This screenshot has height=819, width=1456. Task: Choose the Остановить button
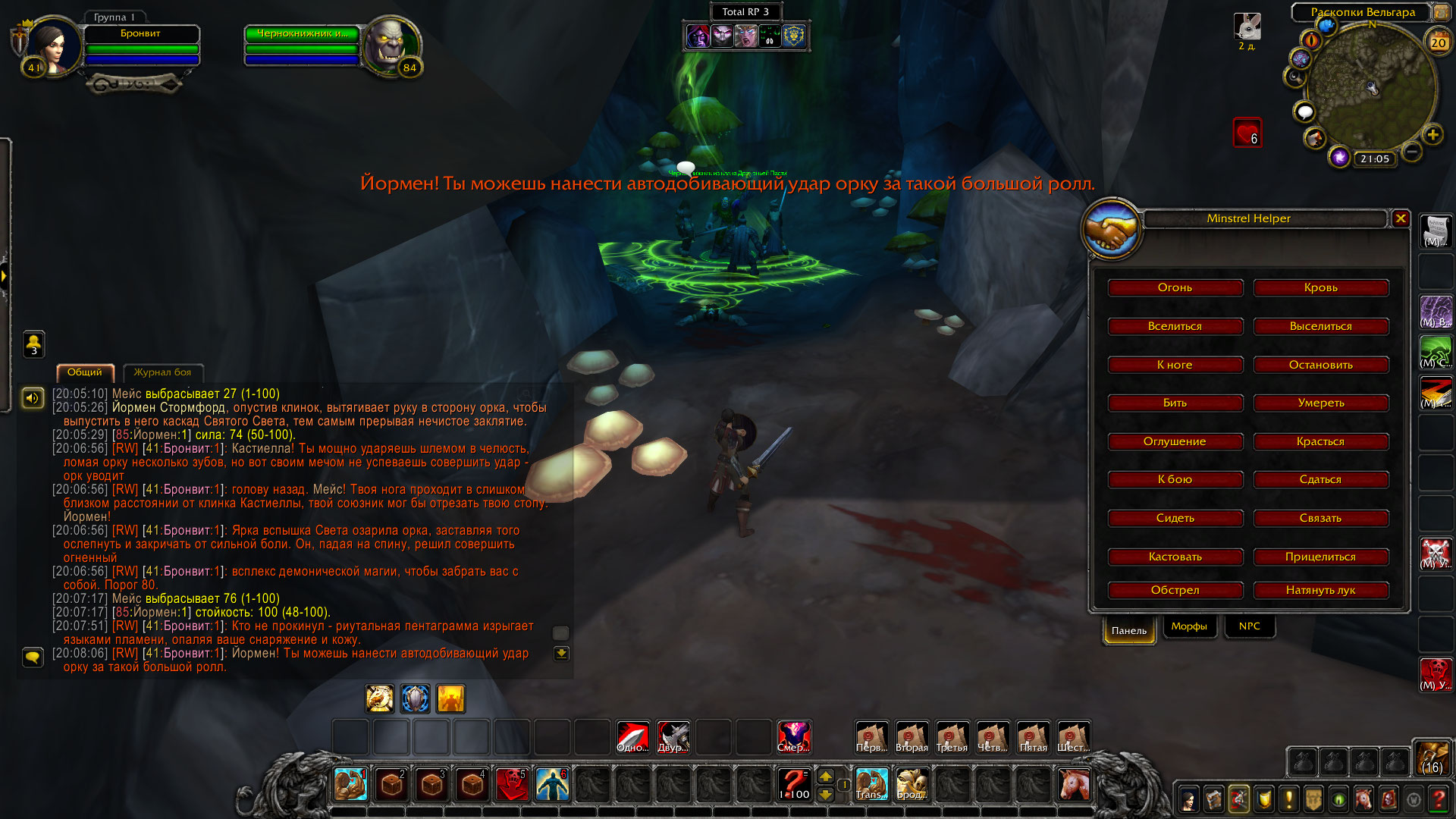[1320, 365]
